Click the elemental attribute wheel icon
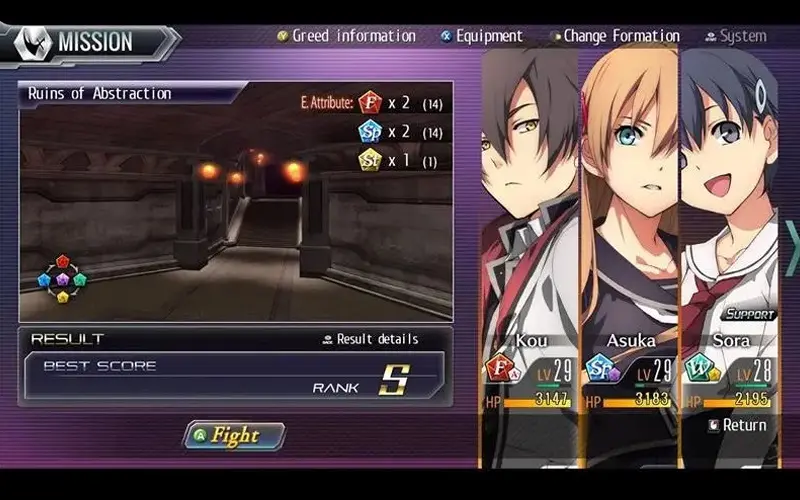 point(62,278)
